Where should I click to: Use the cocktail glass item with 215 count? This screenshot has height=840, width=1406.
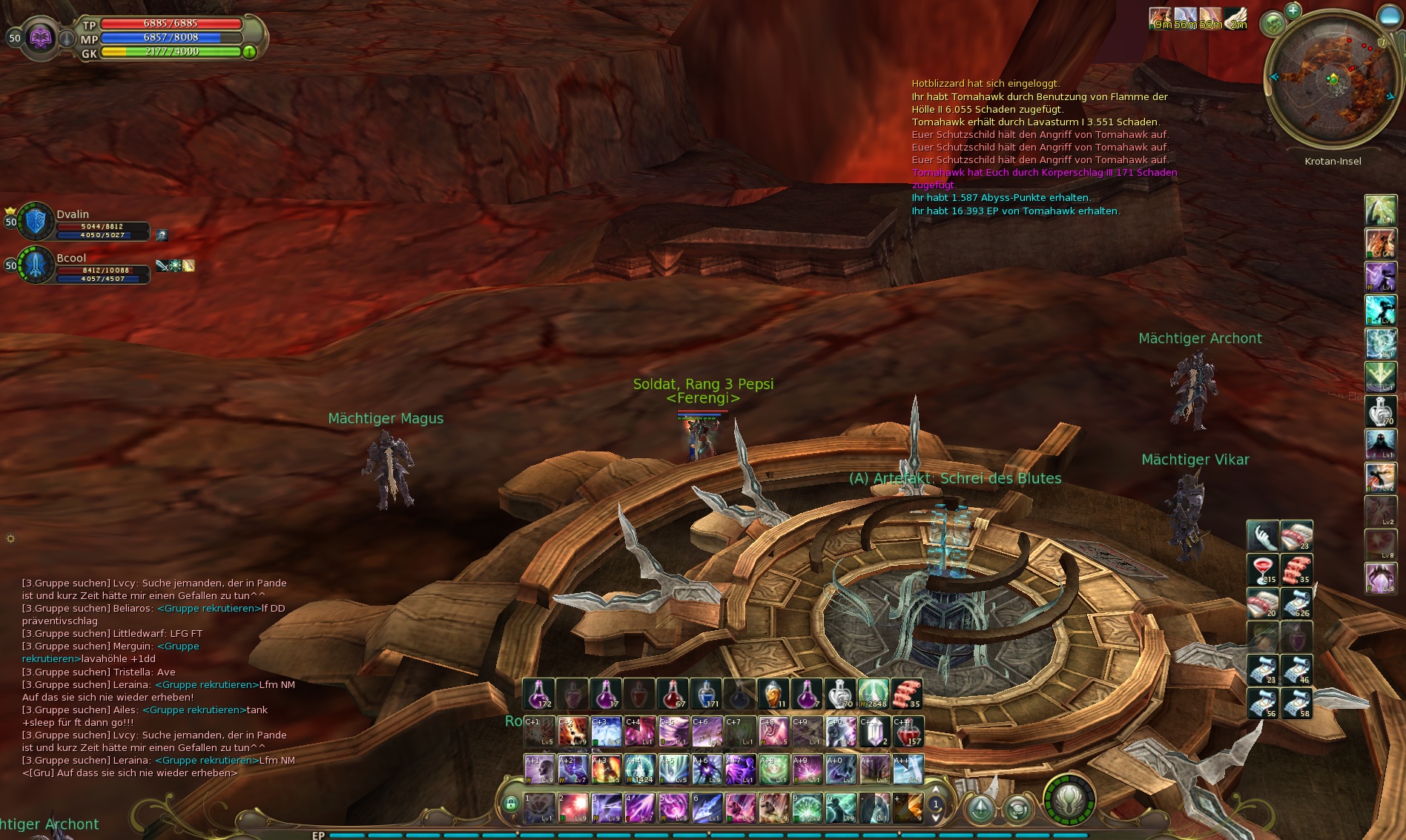click(x=1262, y=569)
